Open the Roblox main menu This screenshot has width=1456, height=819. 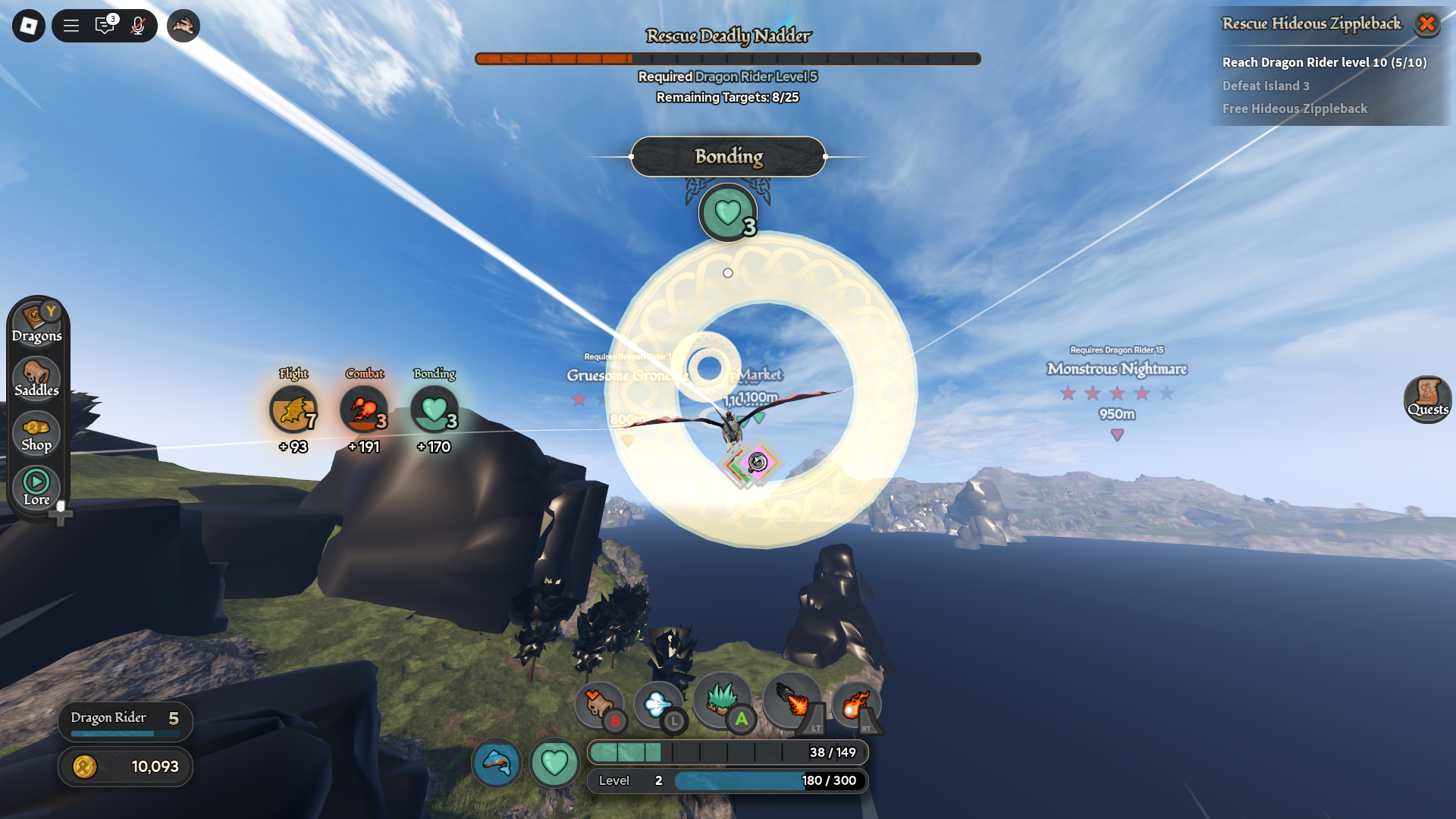[29, 26]
